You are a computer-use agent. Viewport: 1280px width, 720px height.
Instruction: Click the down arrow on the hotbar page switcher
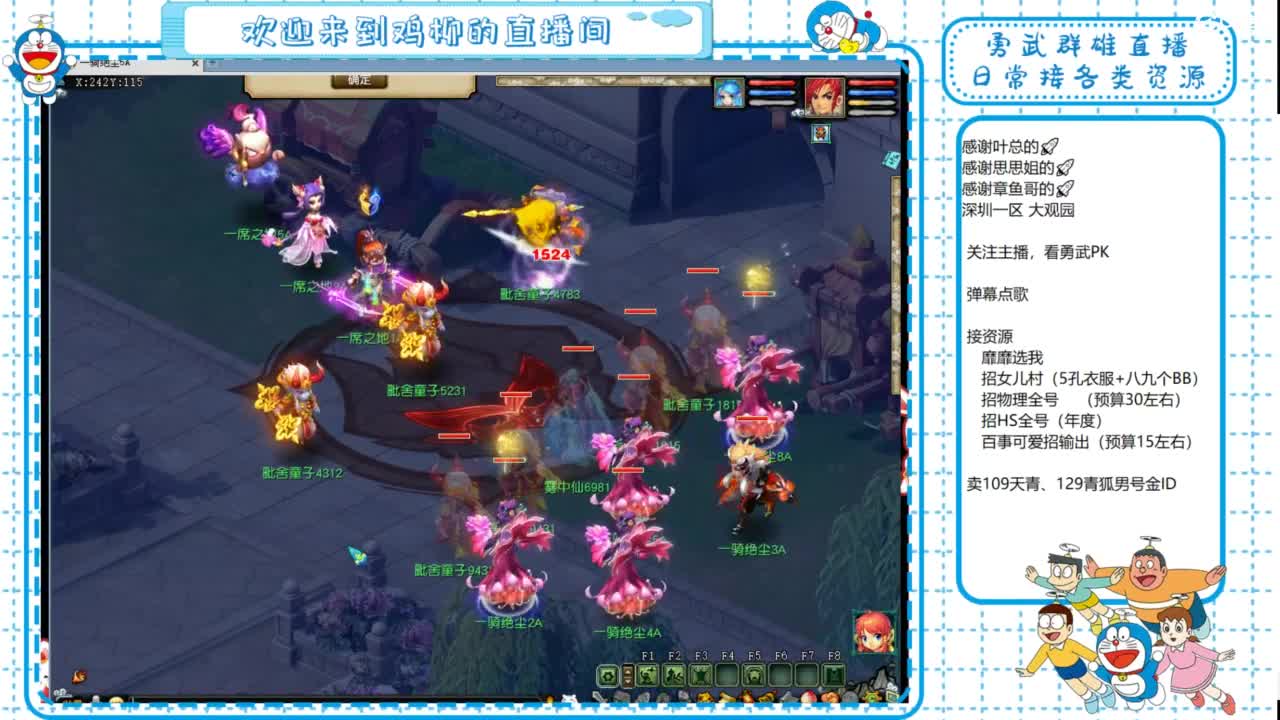pyautogui.click(x=627, y=680)
